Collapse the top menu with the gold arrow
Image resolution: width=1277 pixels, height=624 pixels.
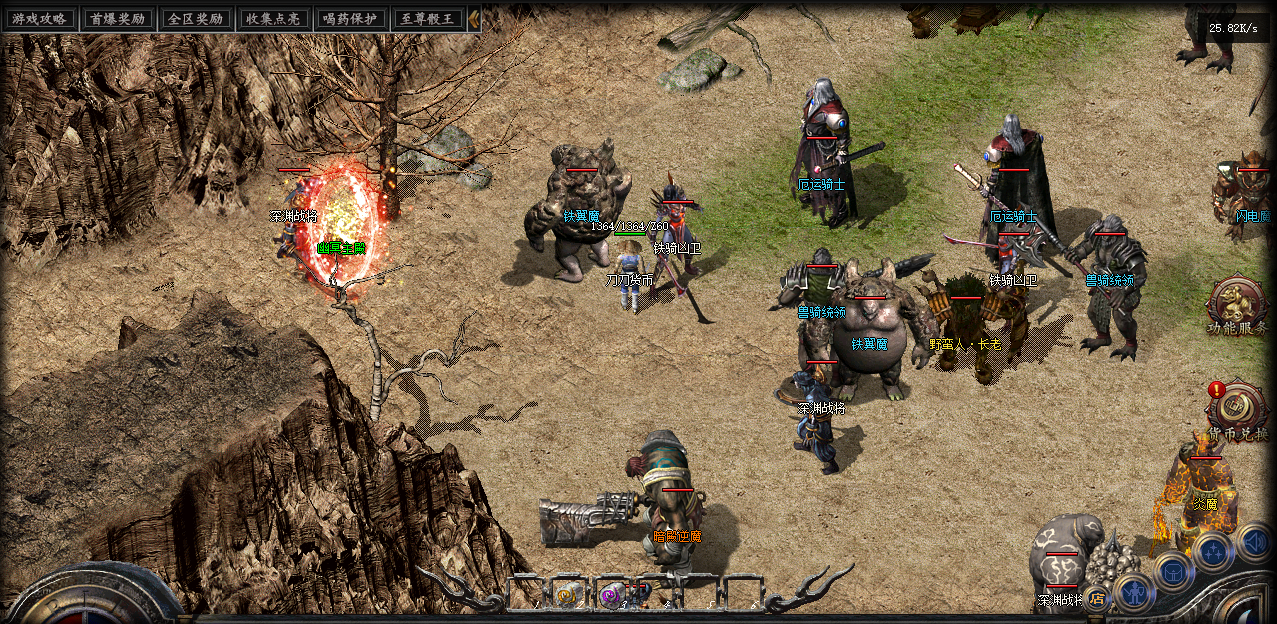(474, 18)
